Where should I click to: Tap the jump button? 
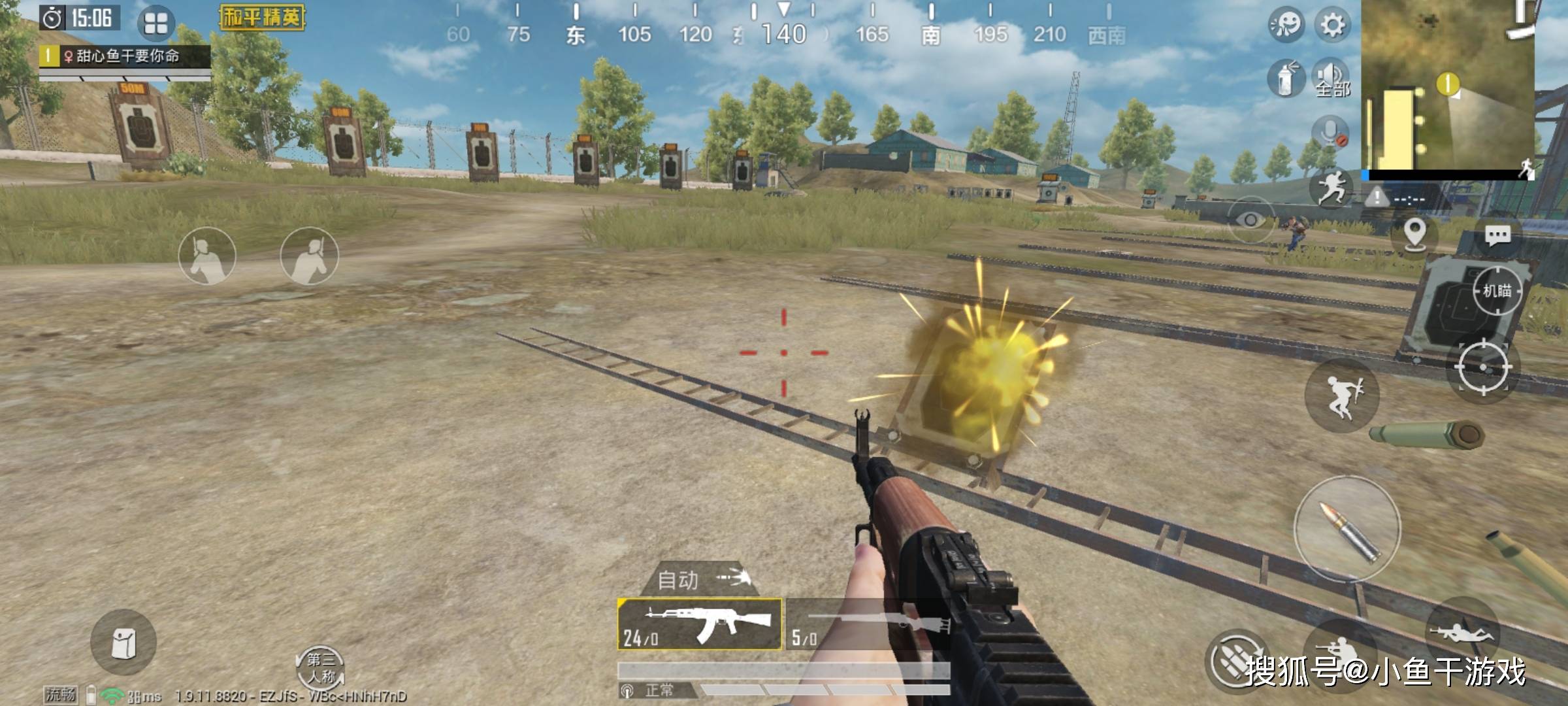coord(1342,395)
